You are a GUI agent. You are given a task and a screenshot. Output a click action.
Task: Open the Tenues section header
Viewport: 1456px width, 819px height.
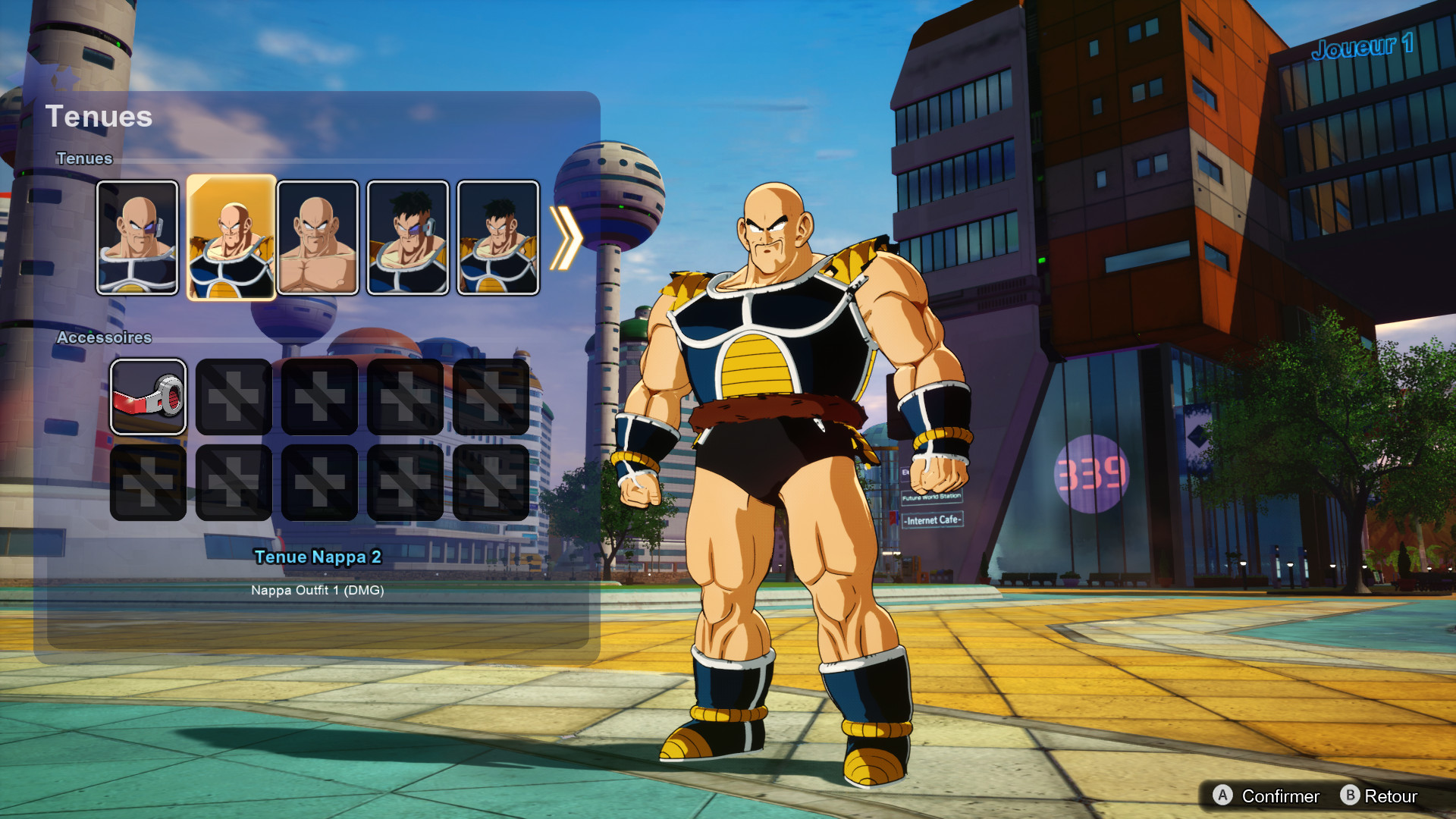point(84,158)
